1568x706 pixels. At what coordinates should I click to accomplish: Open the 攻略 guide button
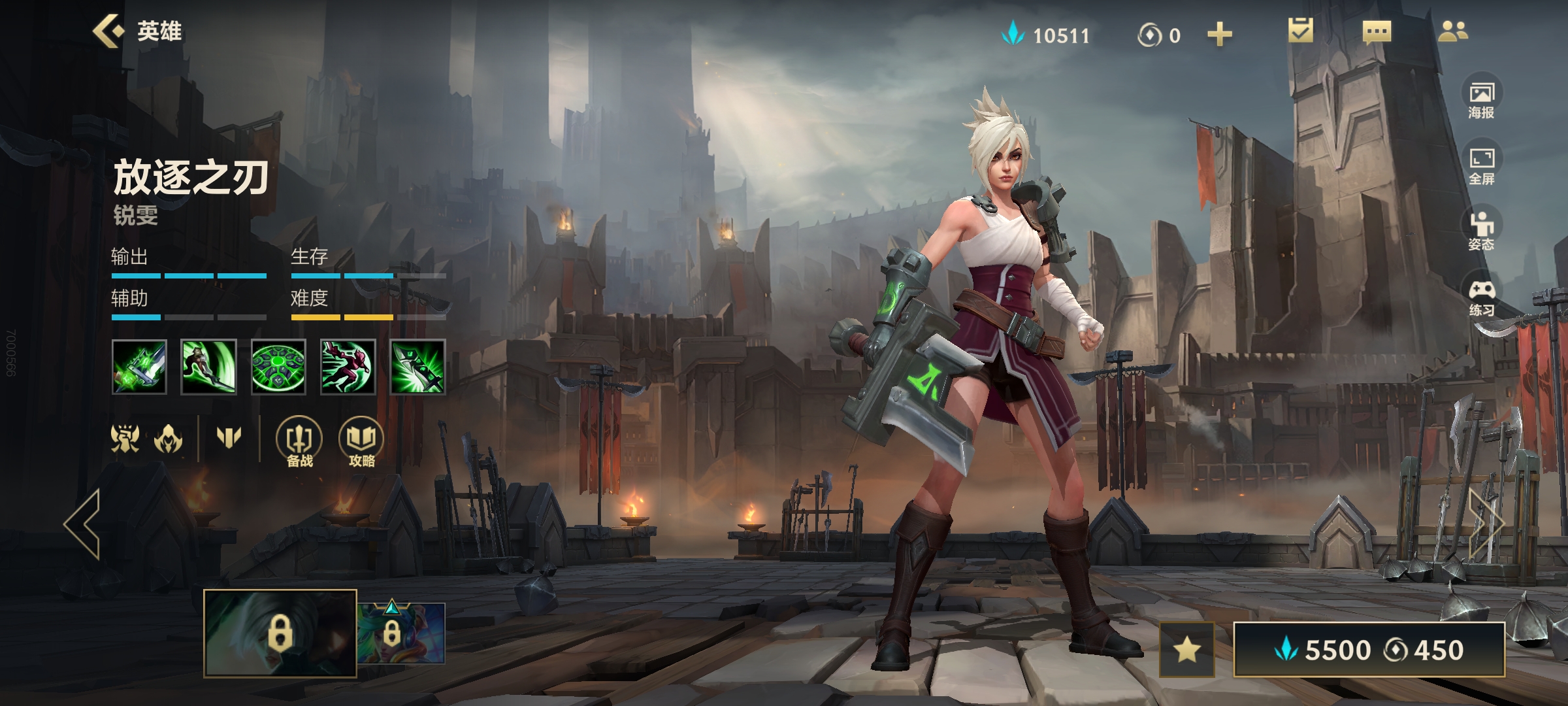pos(361,443)
